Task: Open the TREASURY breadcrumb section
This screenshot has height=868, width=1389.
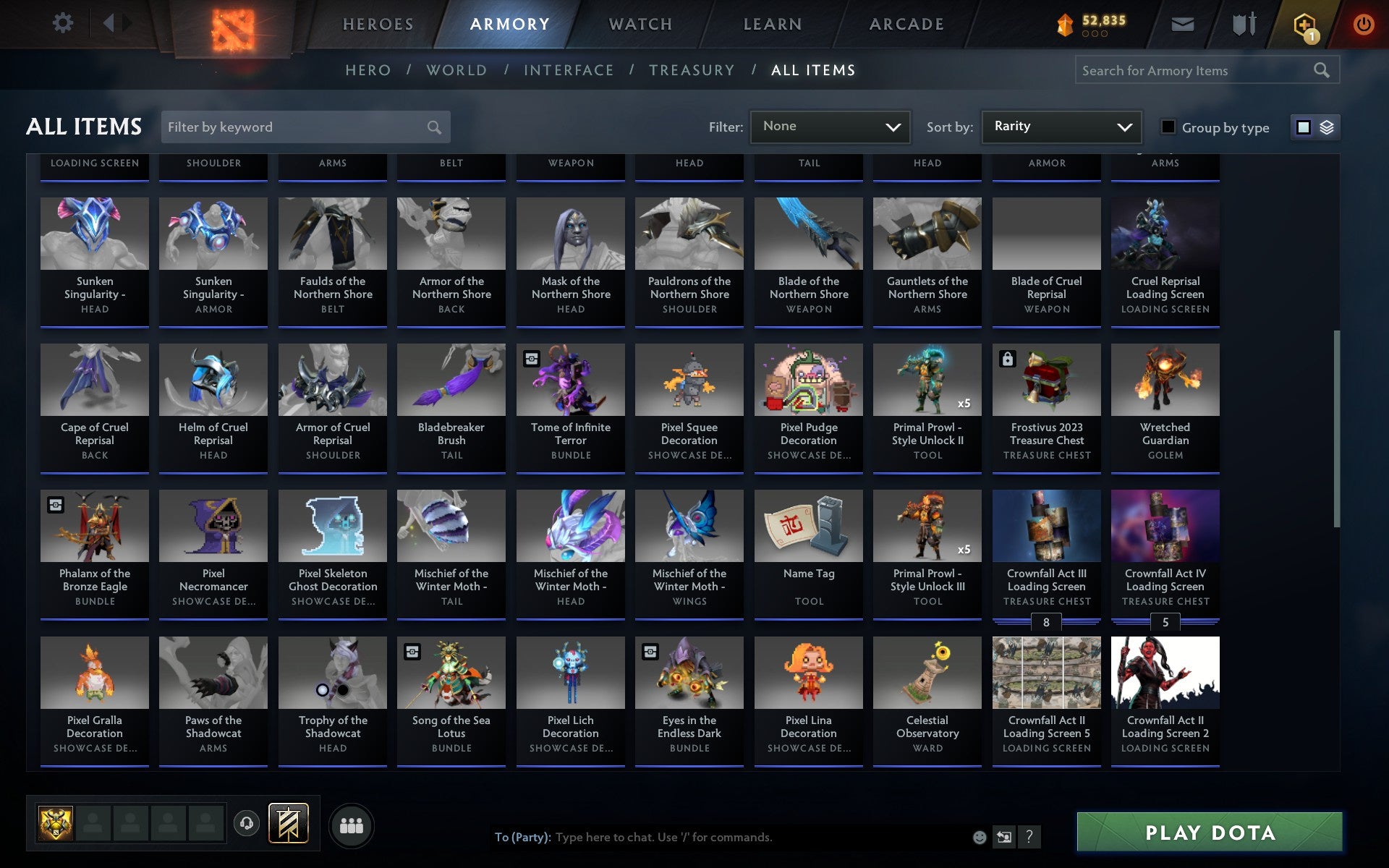Action: tap(692, 69)
